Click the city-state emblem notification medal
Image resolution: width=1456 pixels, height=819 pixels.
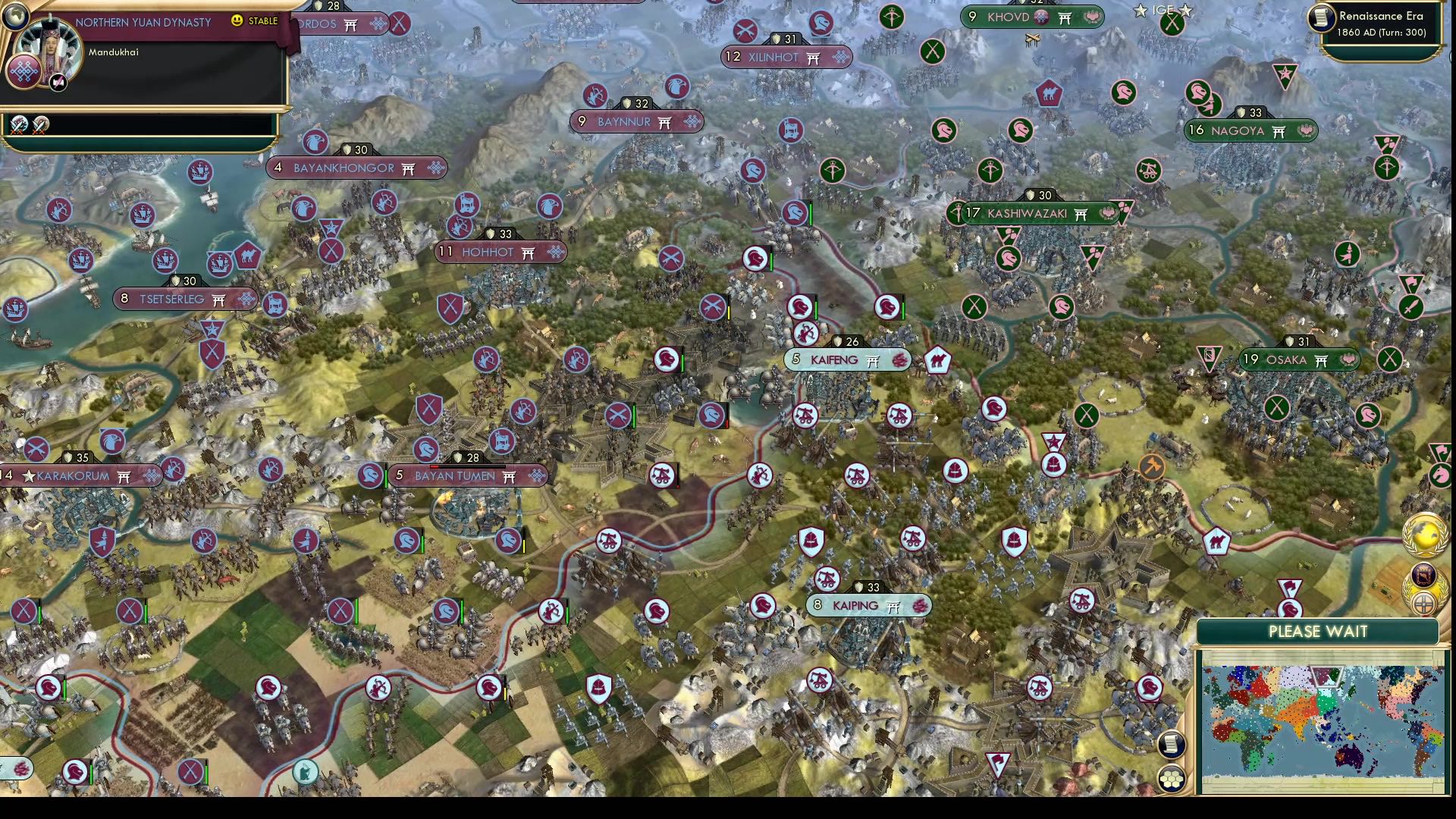(1423, 575)
